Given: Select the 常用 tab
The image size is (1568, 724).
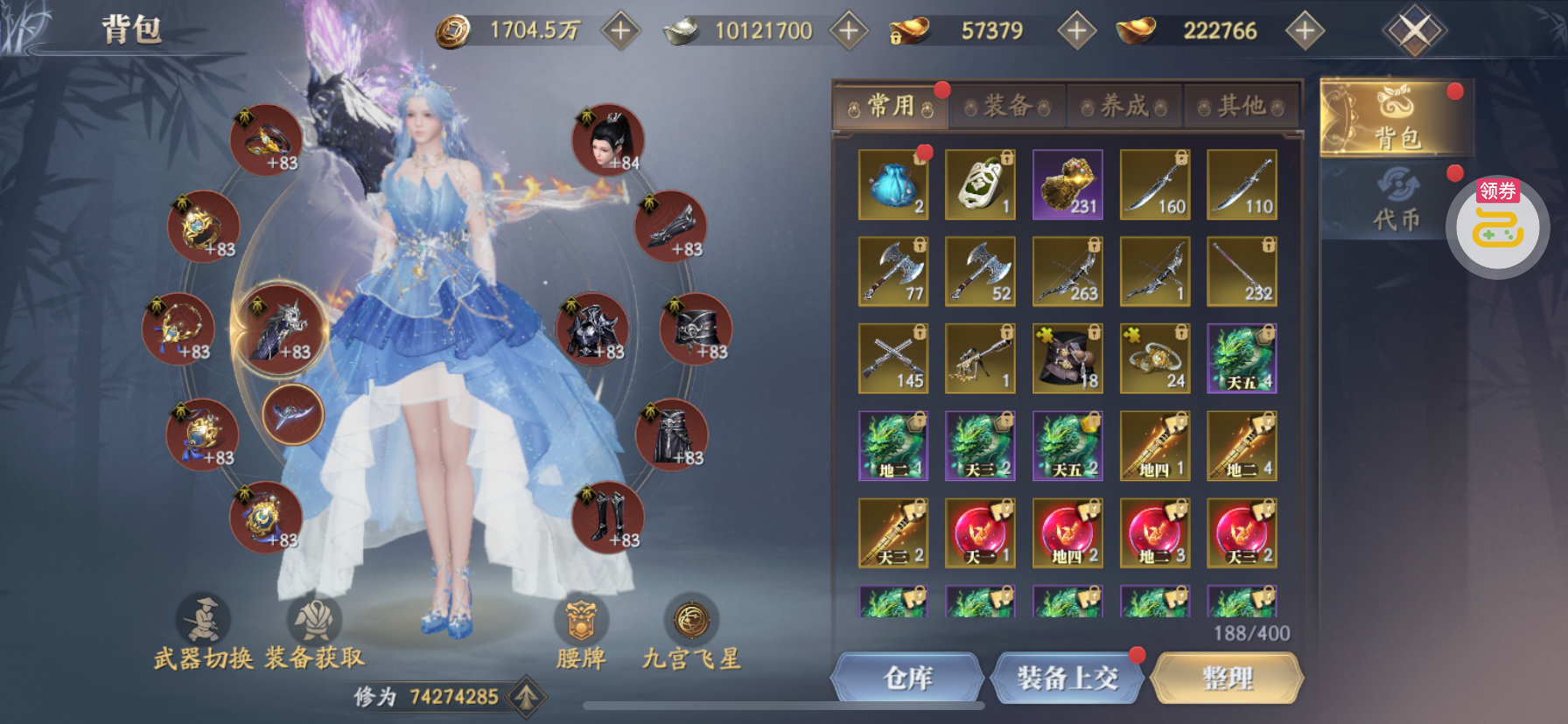Looking at the screenshot, I should click(x=891, y=107).
